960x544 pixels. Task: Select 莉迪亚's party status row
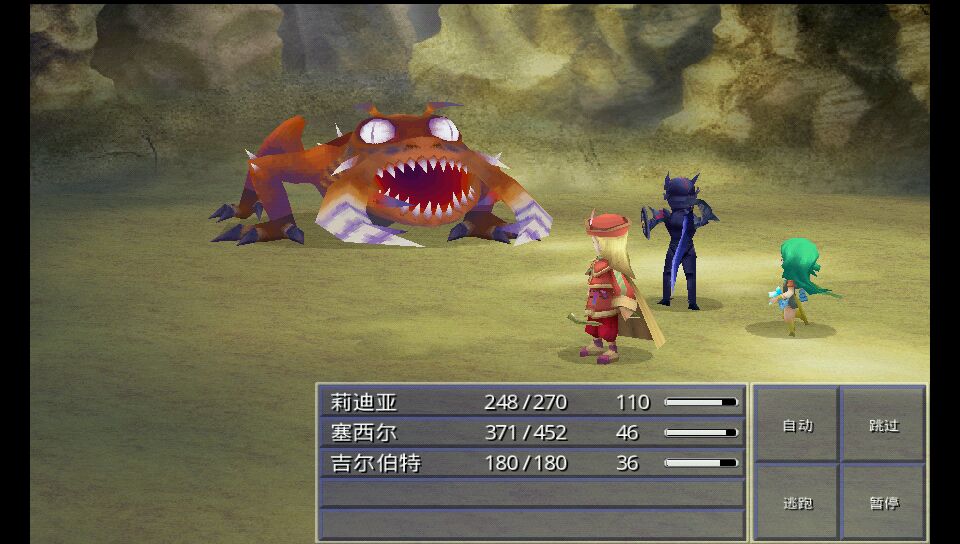[x=532, y=402]
